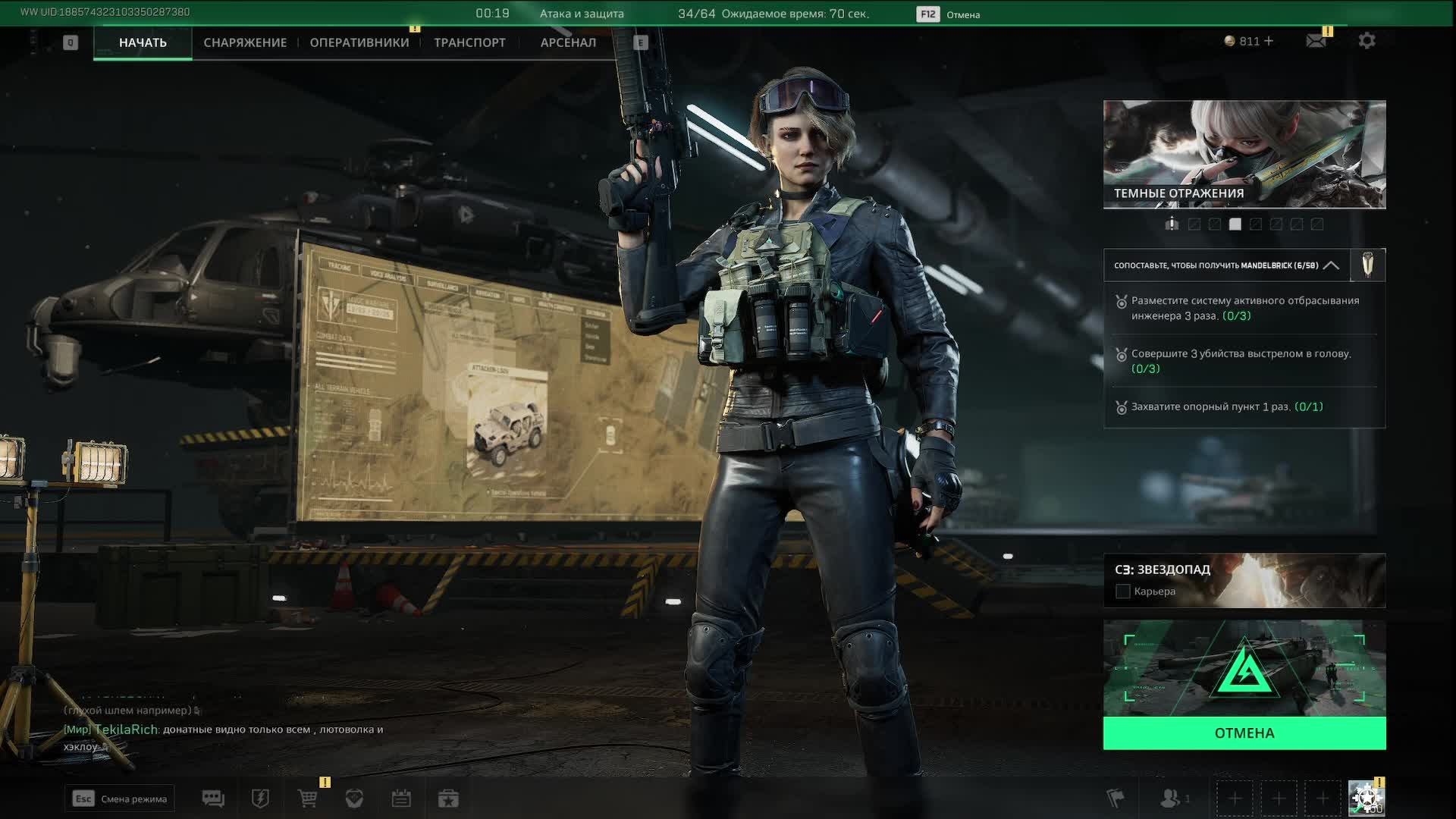Screen dimensions: 1456x819
Task: Open the game mode selection thumbnail
Action: pos(1244,668)
